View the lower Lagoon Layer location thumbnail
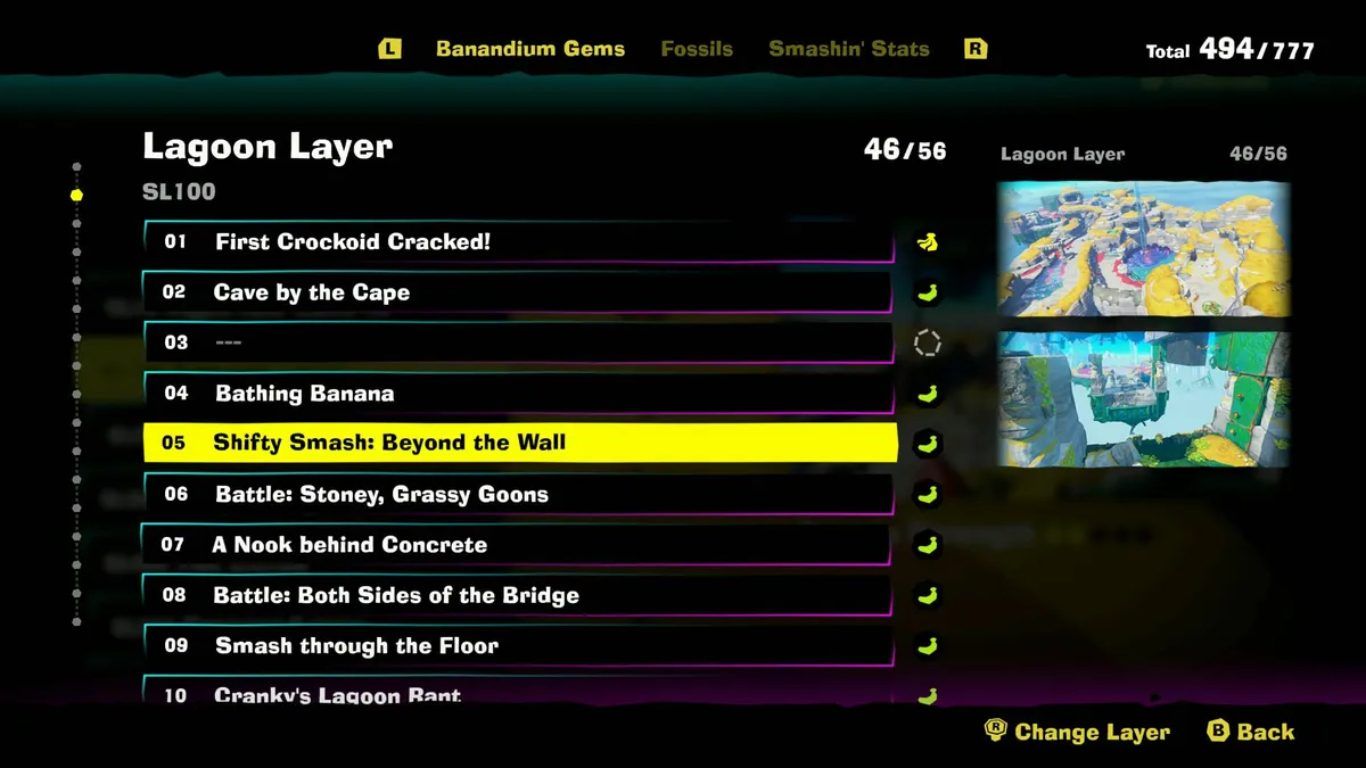The image size is (1366, 768). (x=1143, y=399)
